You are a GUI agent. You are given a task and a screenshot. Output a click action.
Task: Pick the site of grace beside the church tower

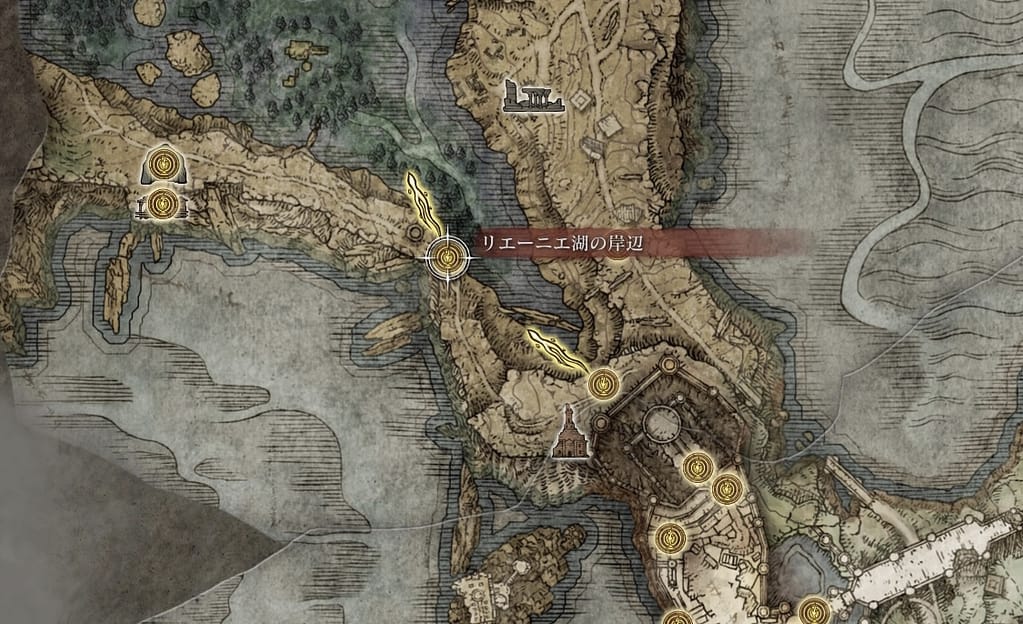[603, 382]
